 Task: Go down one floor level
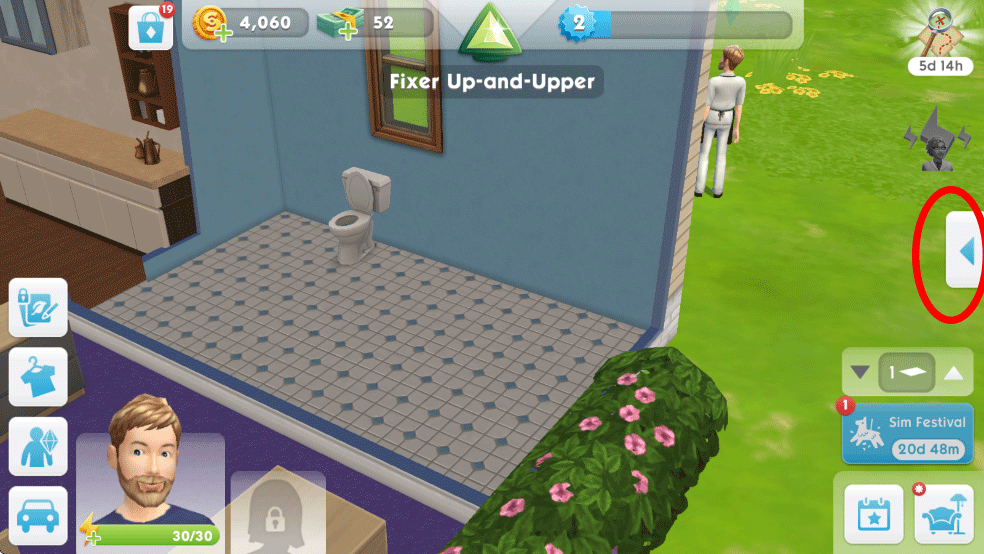tap(860, 374)
